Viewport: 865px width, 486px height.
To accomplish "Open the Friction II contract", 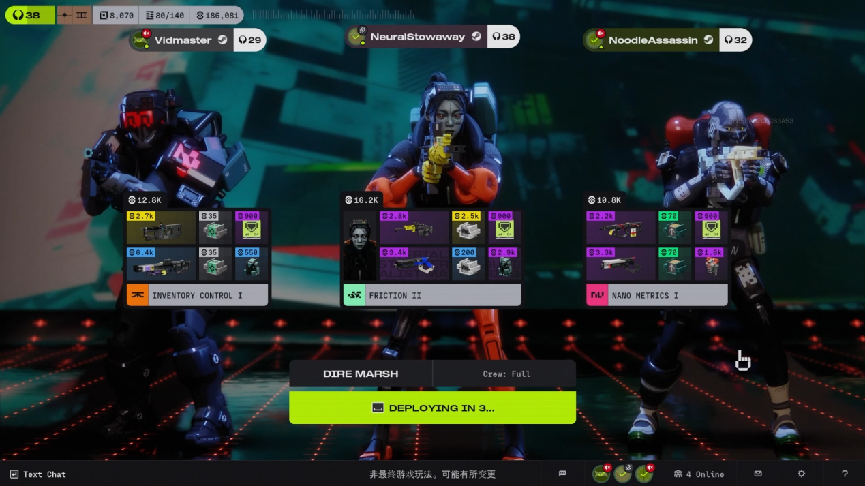I will coord(431,295).
